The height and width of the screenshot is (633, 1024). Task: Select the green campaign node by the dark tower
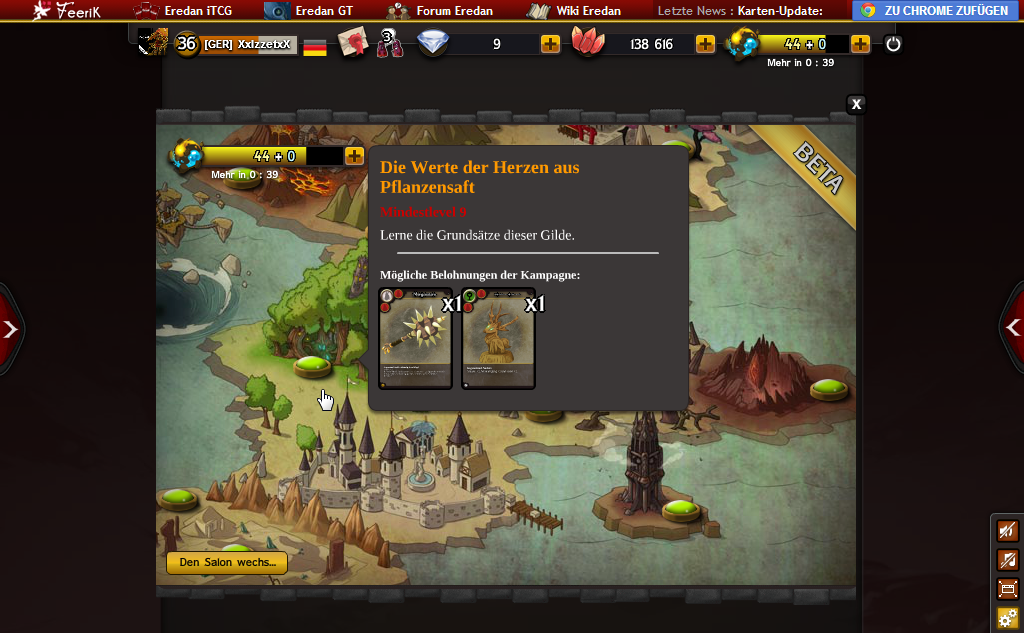pos(679,510)
